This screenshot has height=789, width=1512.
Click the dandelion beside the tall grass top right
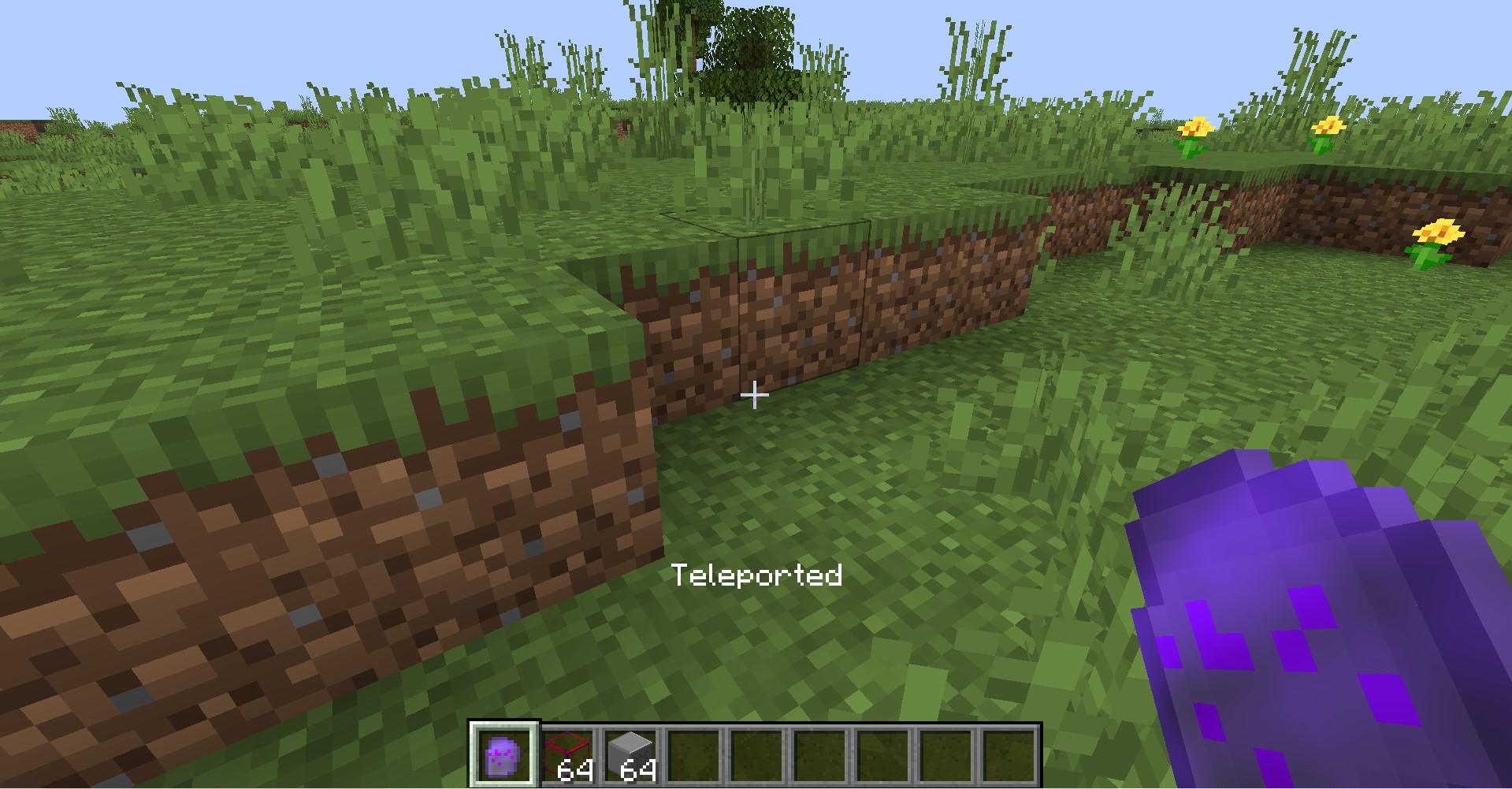point(1330,125)
